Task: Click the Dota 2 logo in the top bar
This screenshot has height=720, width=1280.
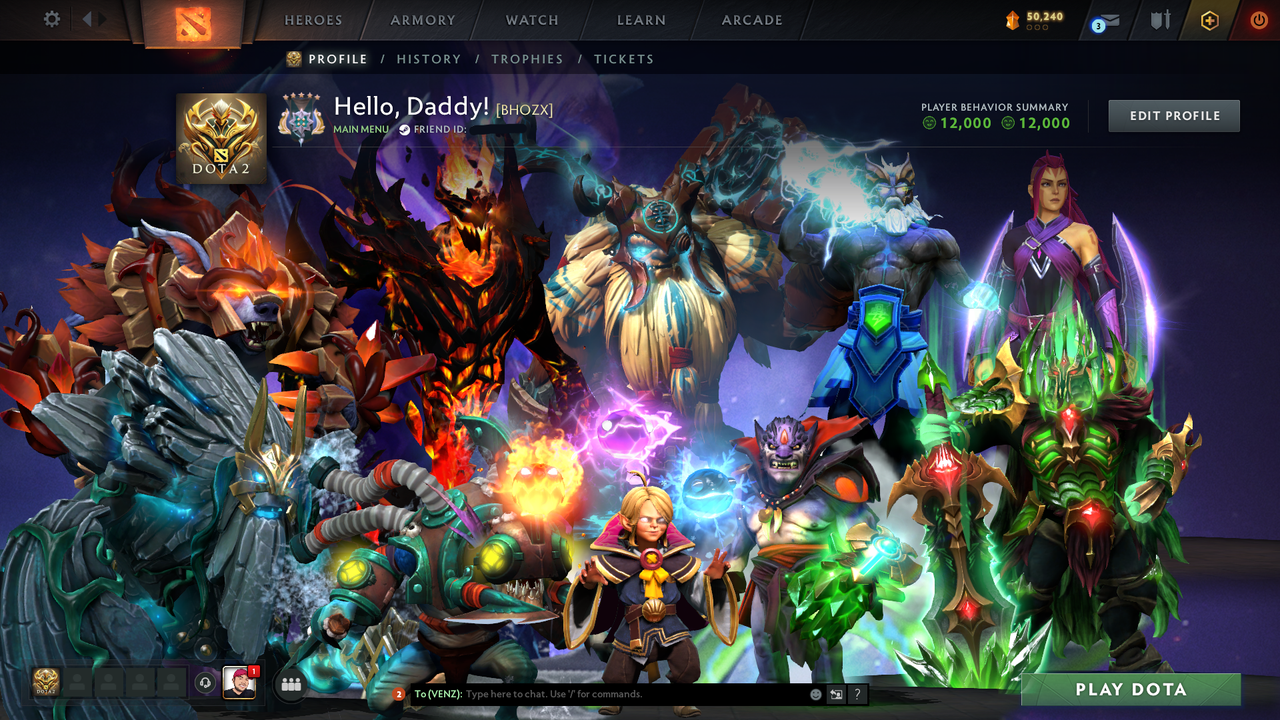Action: [193, 22]
